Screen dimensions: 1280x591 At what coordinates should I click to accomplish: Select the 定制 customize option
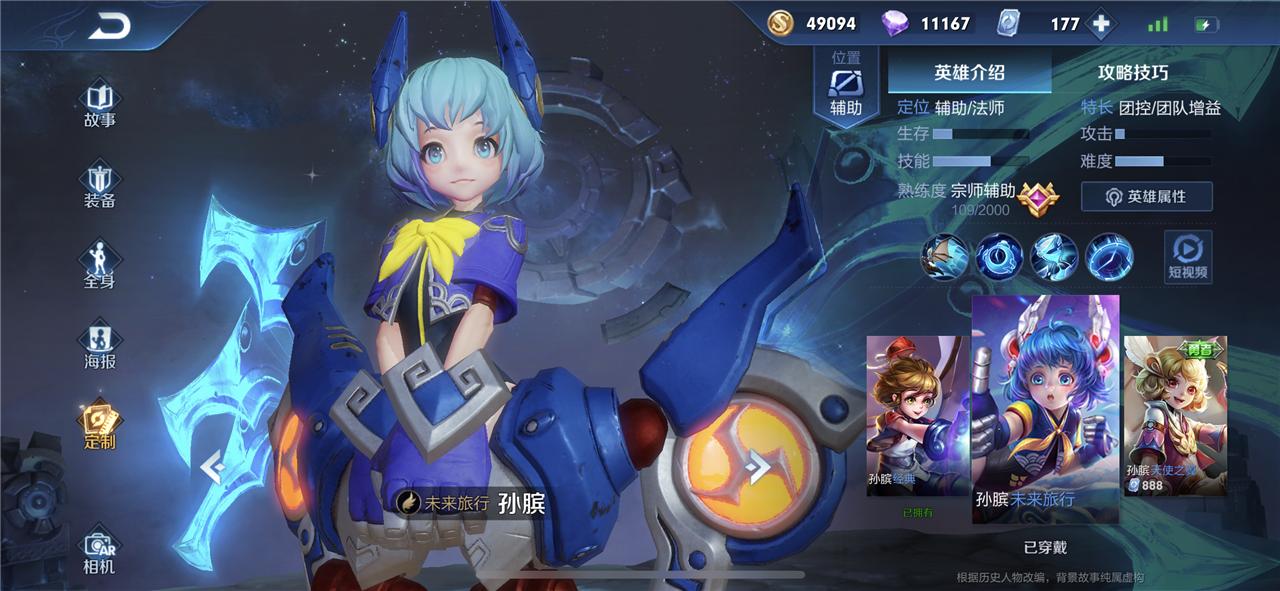tap(100, 426)
